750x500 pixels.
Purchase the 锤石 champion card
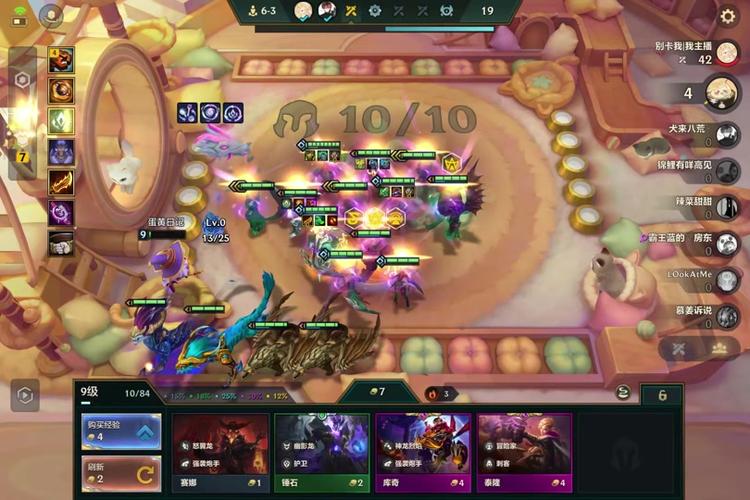point(321,450)
